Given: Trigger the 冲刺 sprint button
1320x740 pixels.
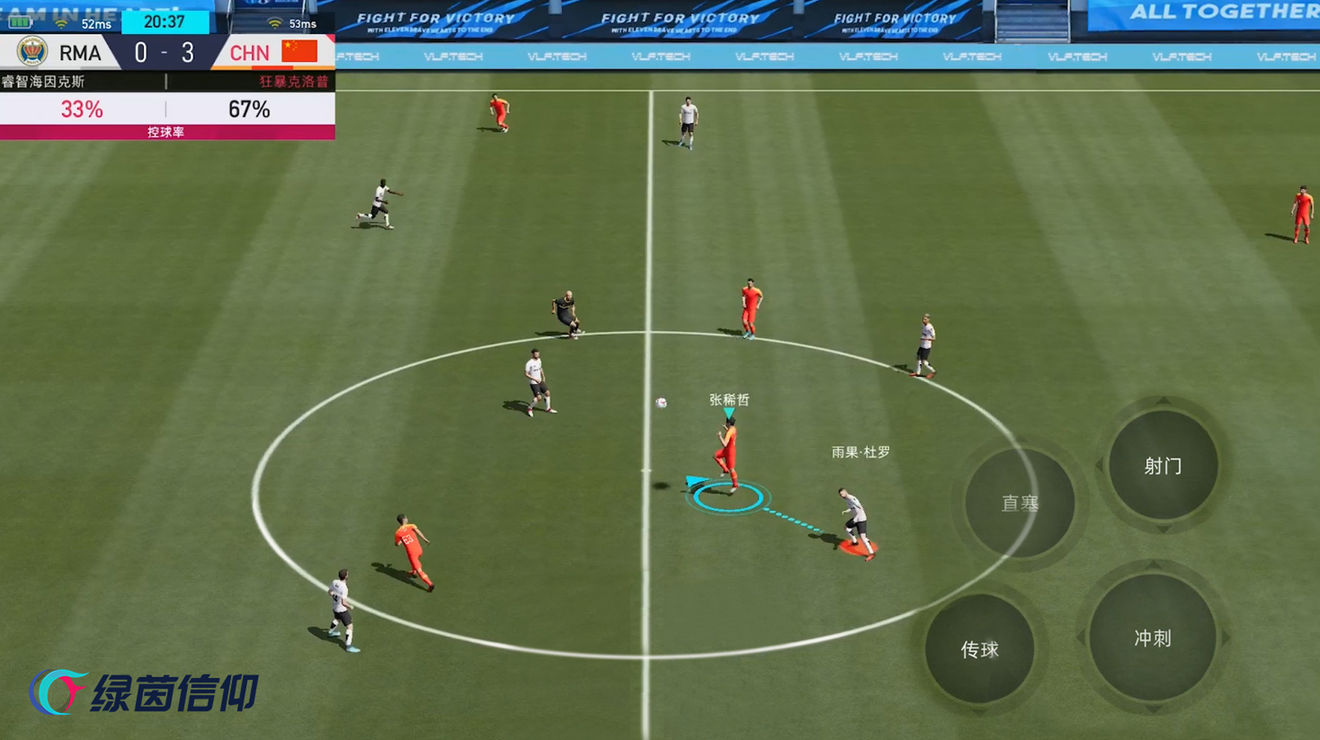Looking at the screenshot, I should tap(1153, 638).
